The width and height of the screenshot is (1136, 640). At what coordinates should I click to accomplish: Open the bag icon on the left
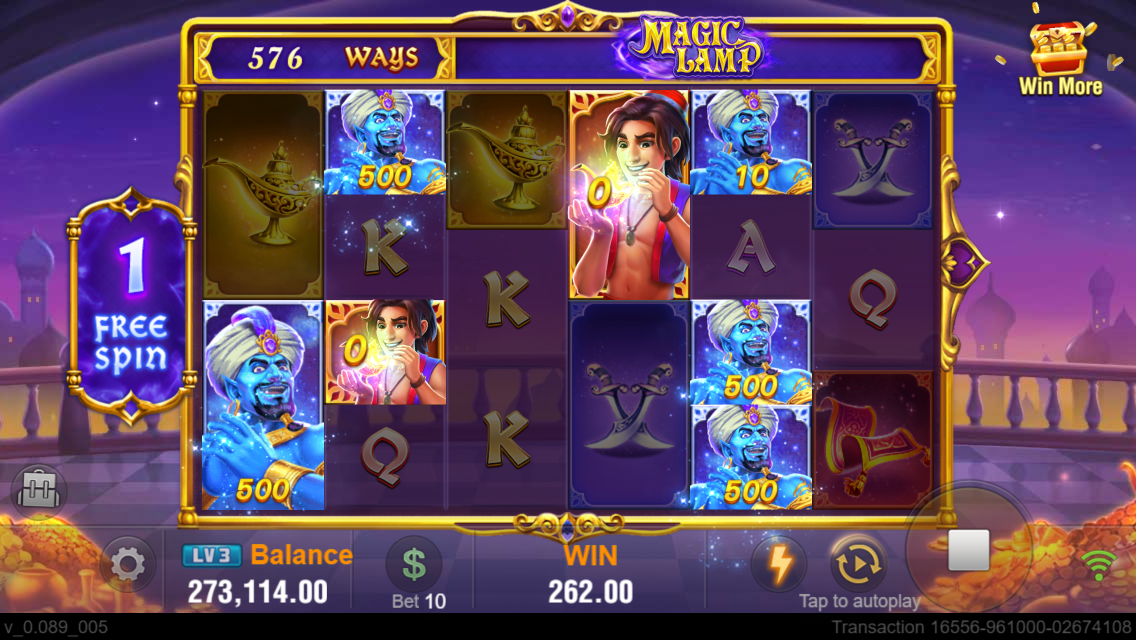[40, 491]
